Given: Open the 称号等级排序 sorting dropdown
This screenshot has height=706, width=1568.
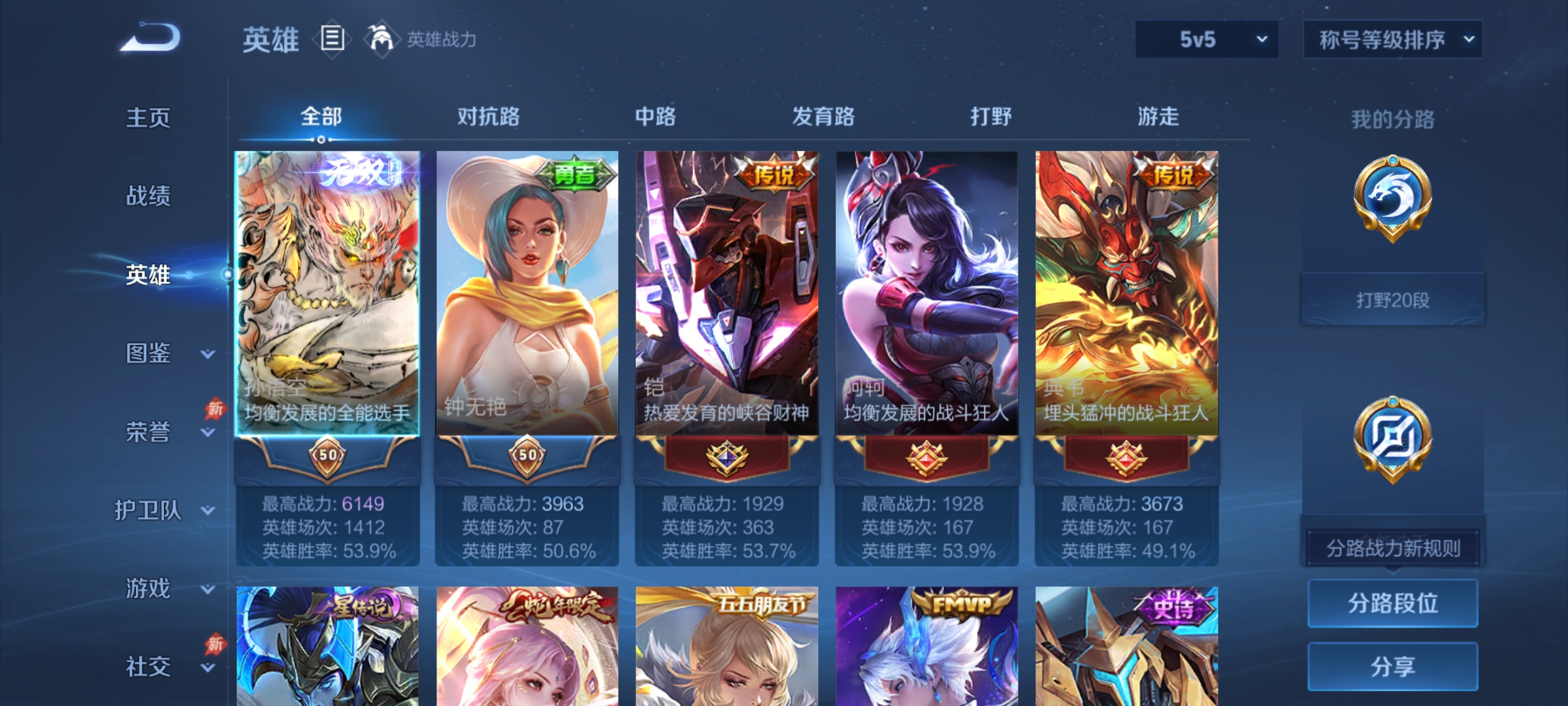Looking at the screenshot, I should pyautogui.click(x=1393, y=39).
